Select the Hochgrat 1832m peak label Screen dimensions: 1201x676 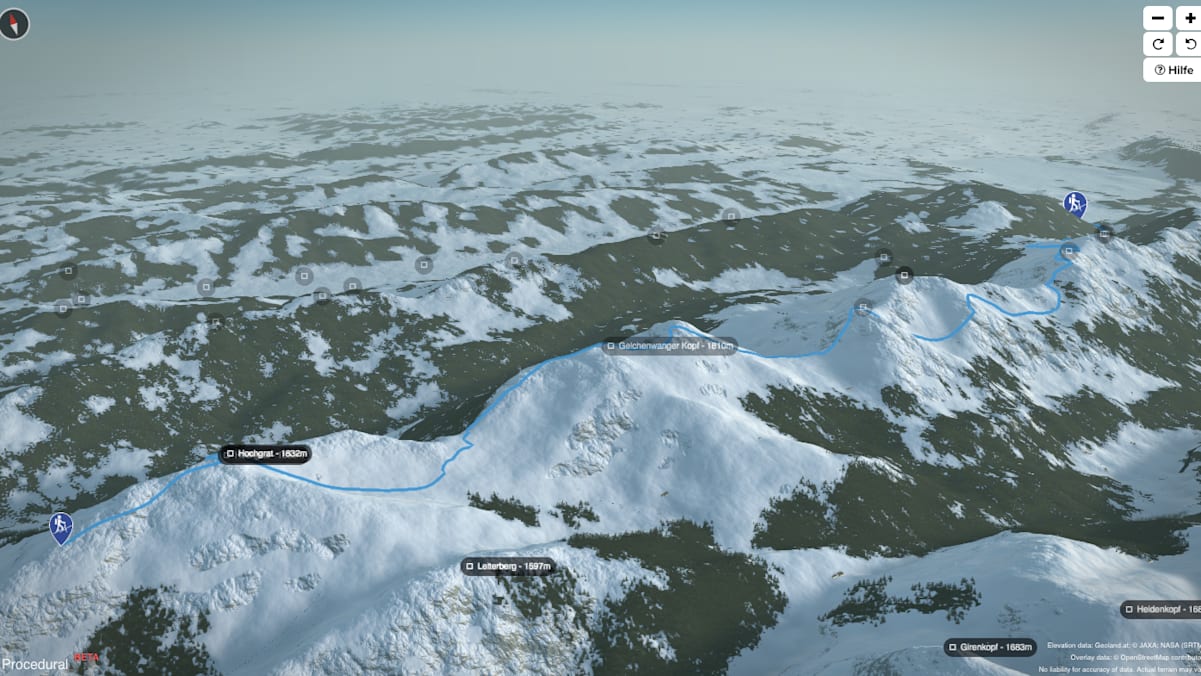pyautogui.click(x=266, y=454)
